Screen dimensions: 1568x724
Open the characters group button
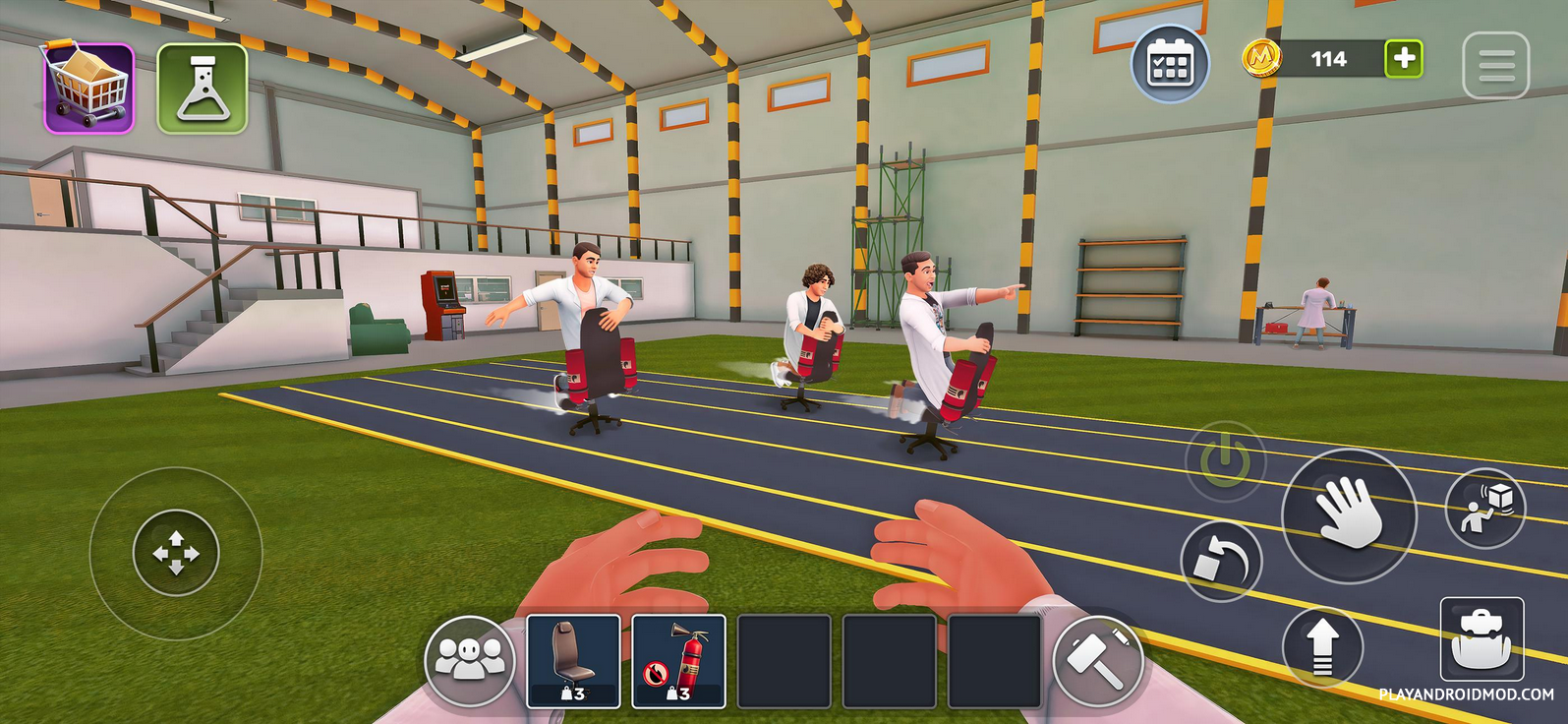point(470,660)
